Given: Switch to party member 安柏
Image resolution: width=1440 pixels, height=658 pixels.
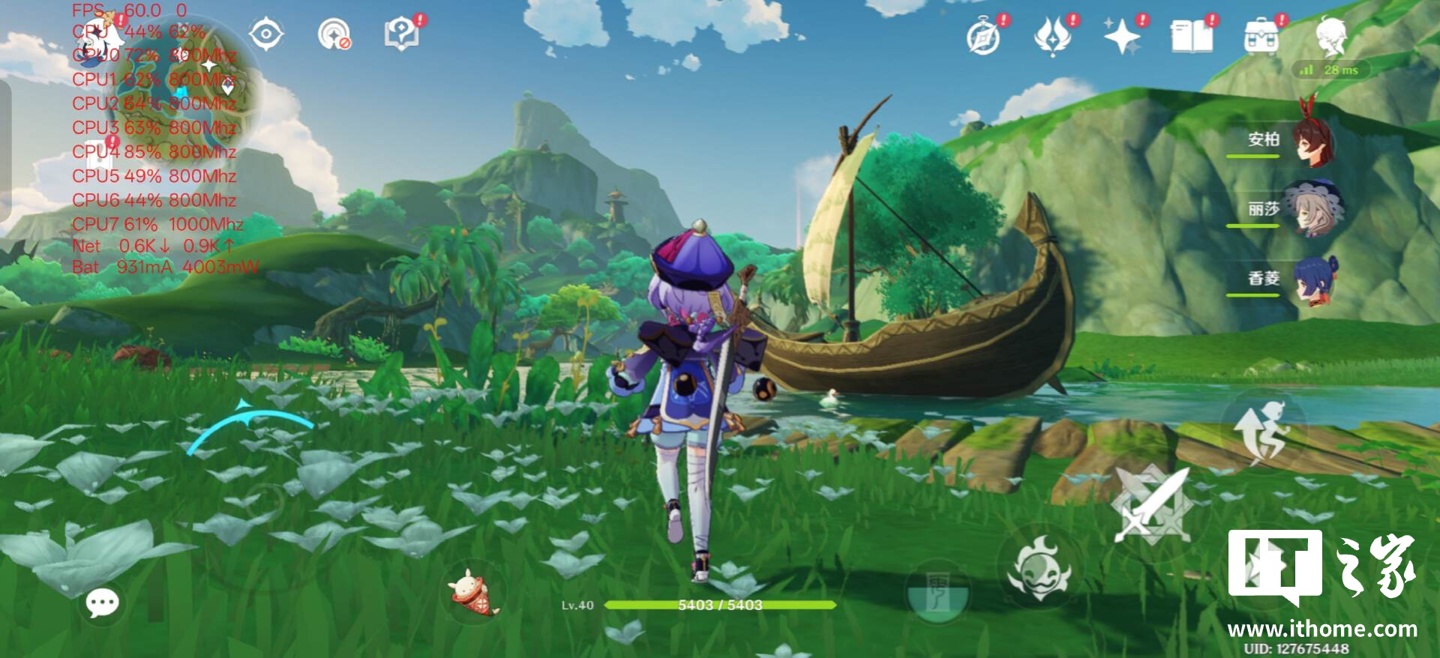Looking at the screenshot, I should pos(1310,141).
